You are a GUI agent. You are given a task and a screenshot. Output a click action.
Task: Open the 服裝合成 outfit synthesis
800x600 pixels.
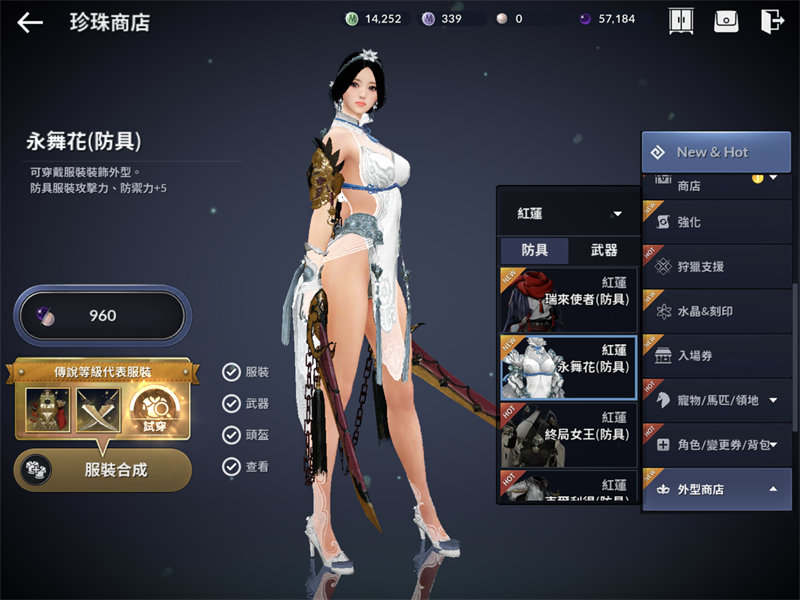click(x=103, y=470)
